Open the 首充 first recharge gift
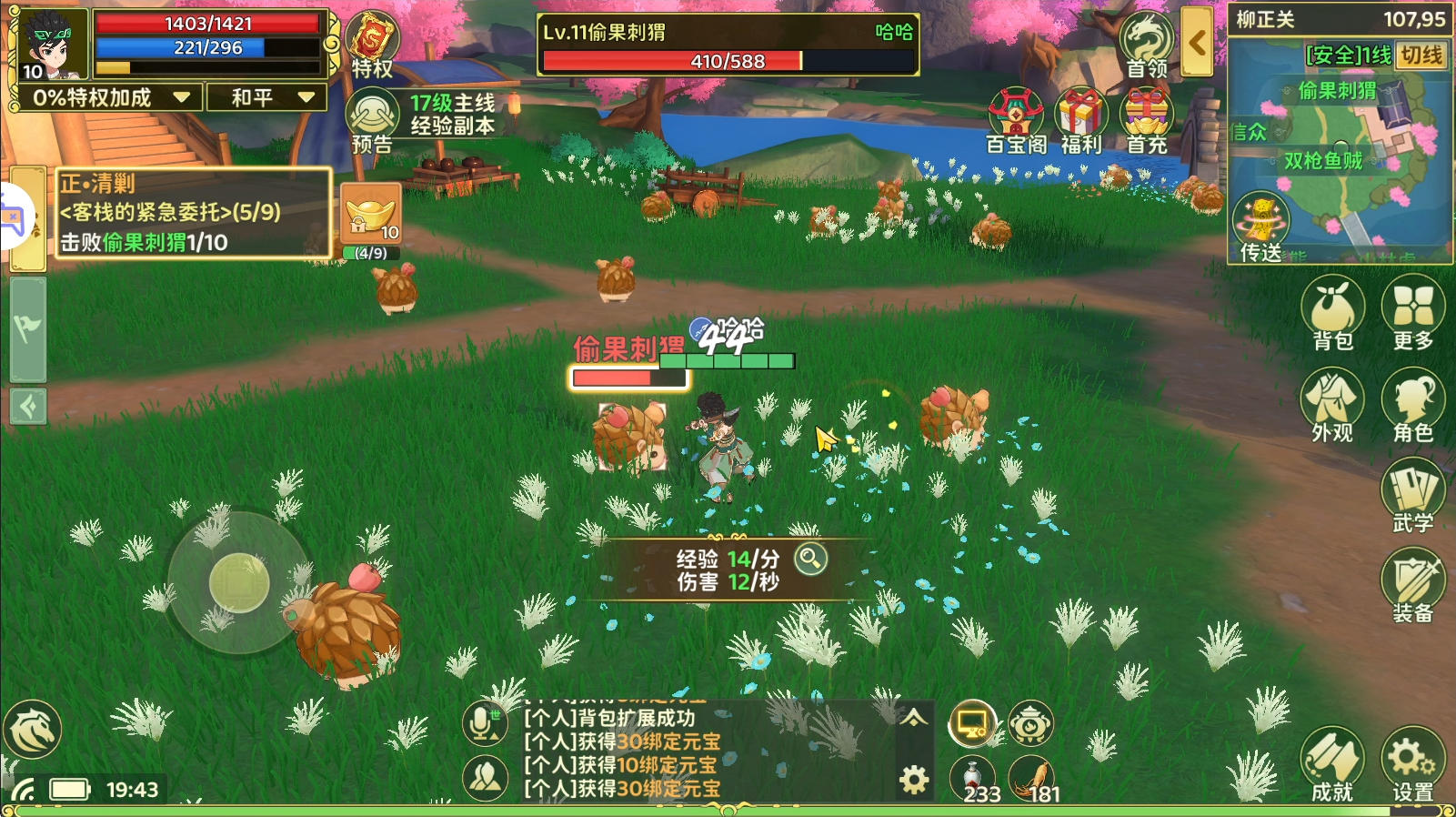The image size is (1456, 817). click(1147, 120)
